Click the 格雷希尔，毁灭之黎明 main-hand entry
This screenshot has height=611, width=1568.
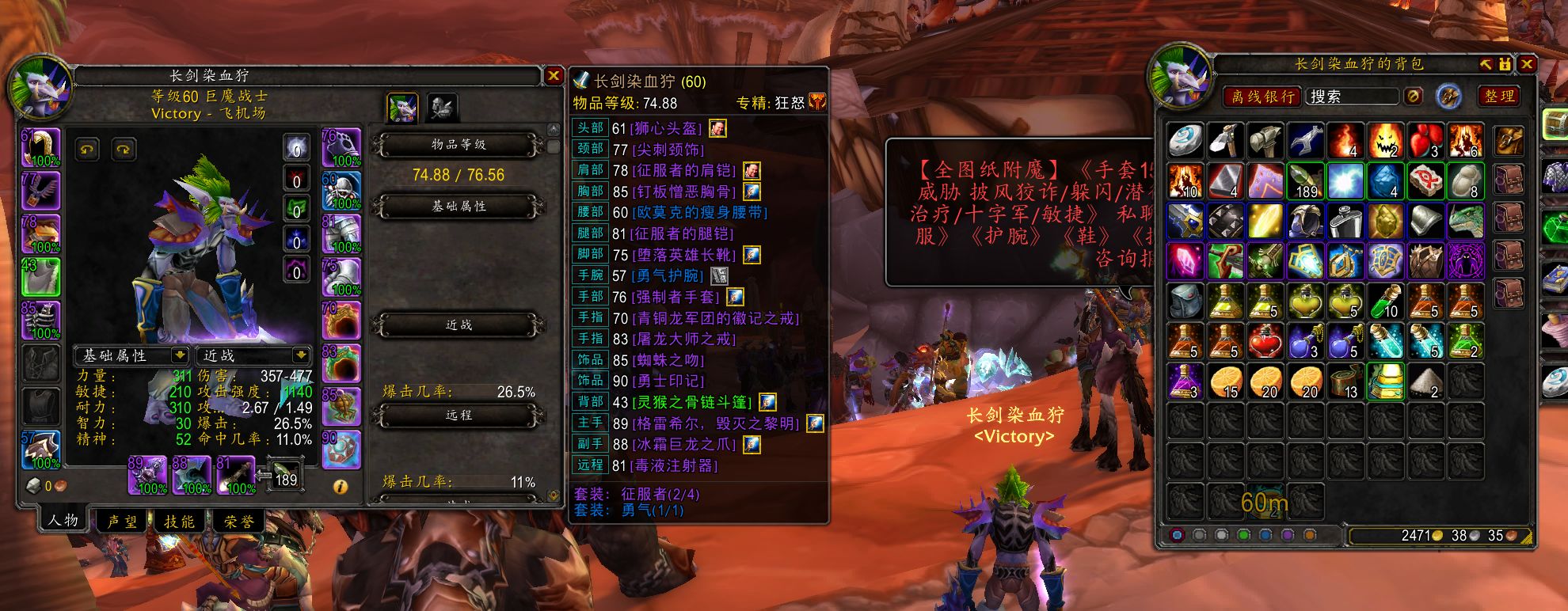(715, 423)
